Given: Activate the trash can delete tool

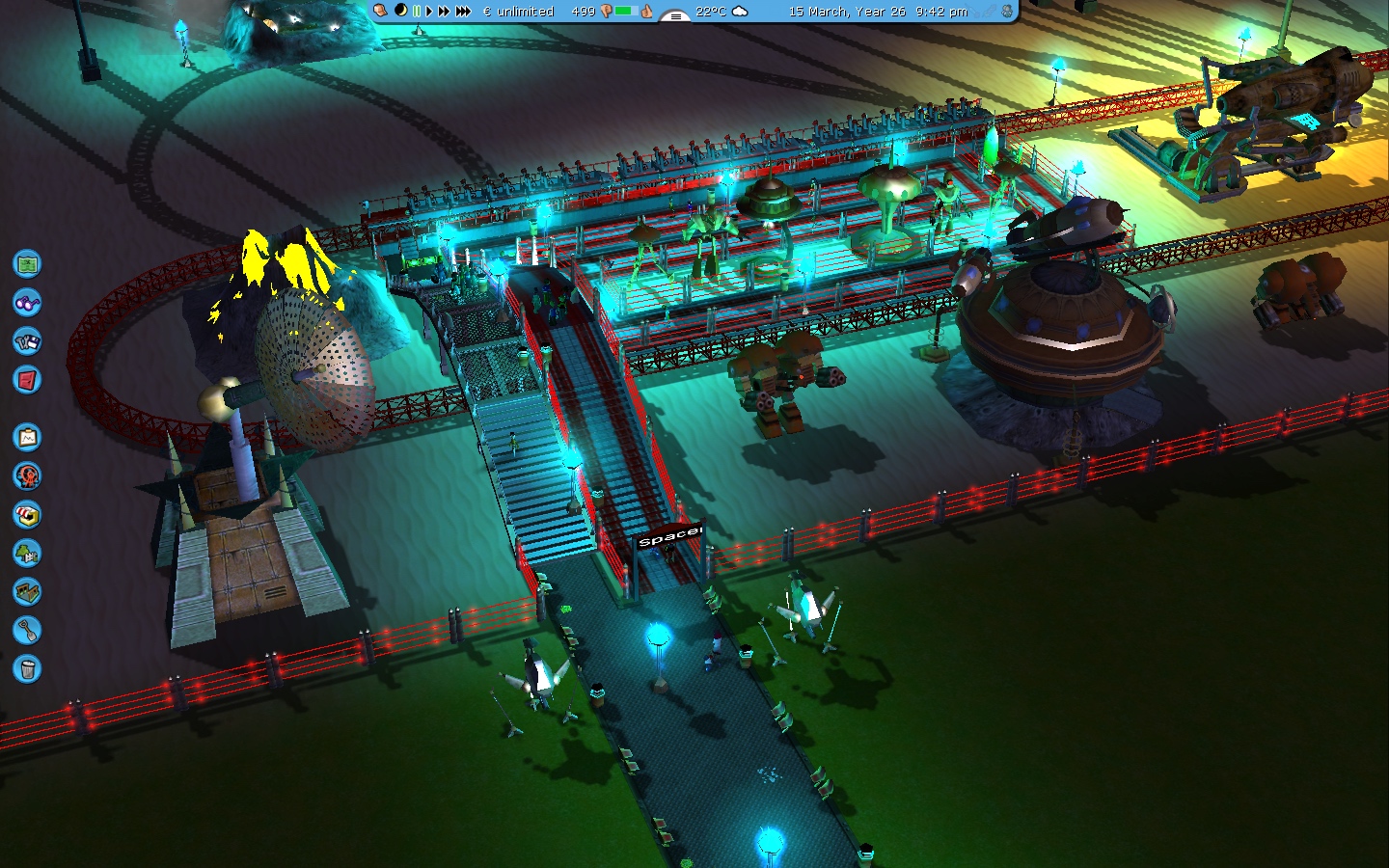Looking at the screenshot, I should tap(27, 668).
